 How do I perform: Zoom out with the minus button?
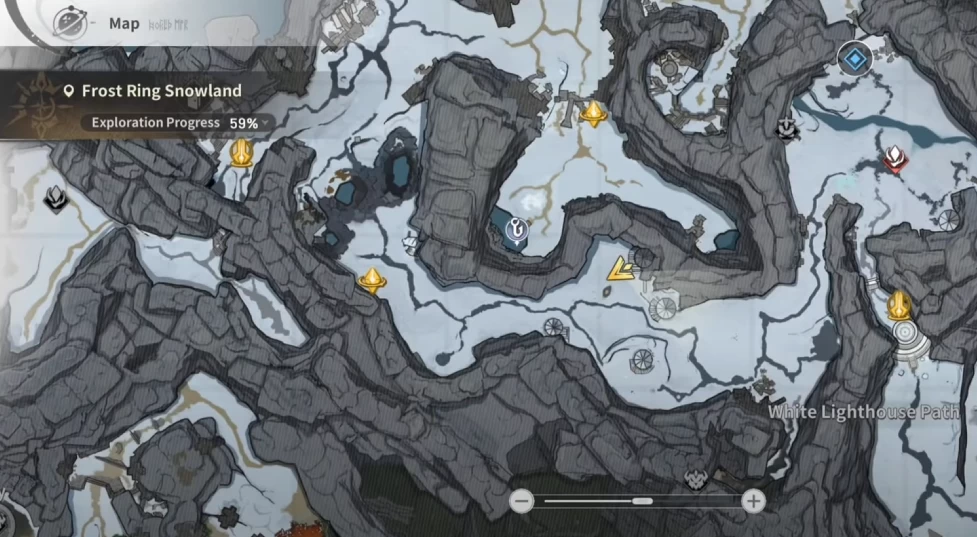(x=521, y=501)
